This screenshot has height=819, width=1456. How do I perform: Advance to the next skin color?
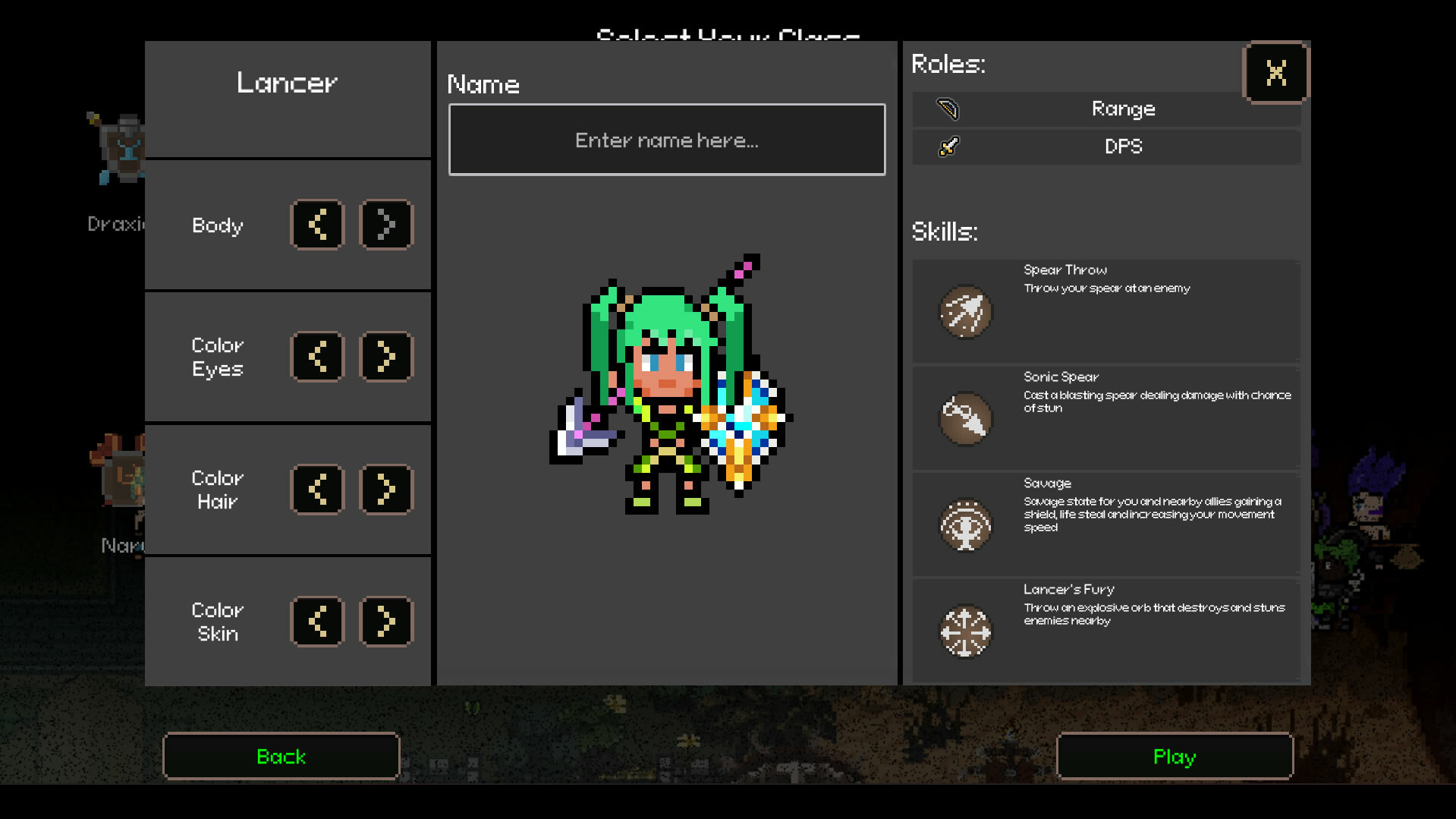385,622
